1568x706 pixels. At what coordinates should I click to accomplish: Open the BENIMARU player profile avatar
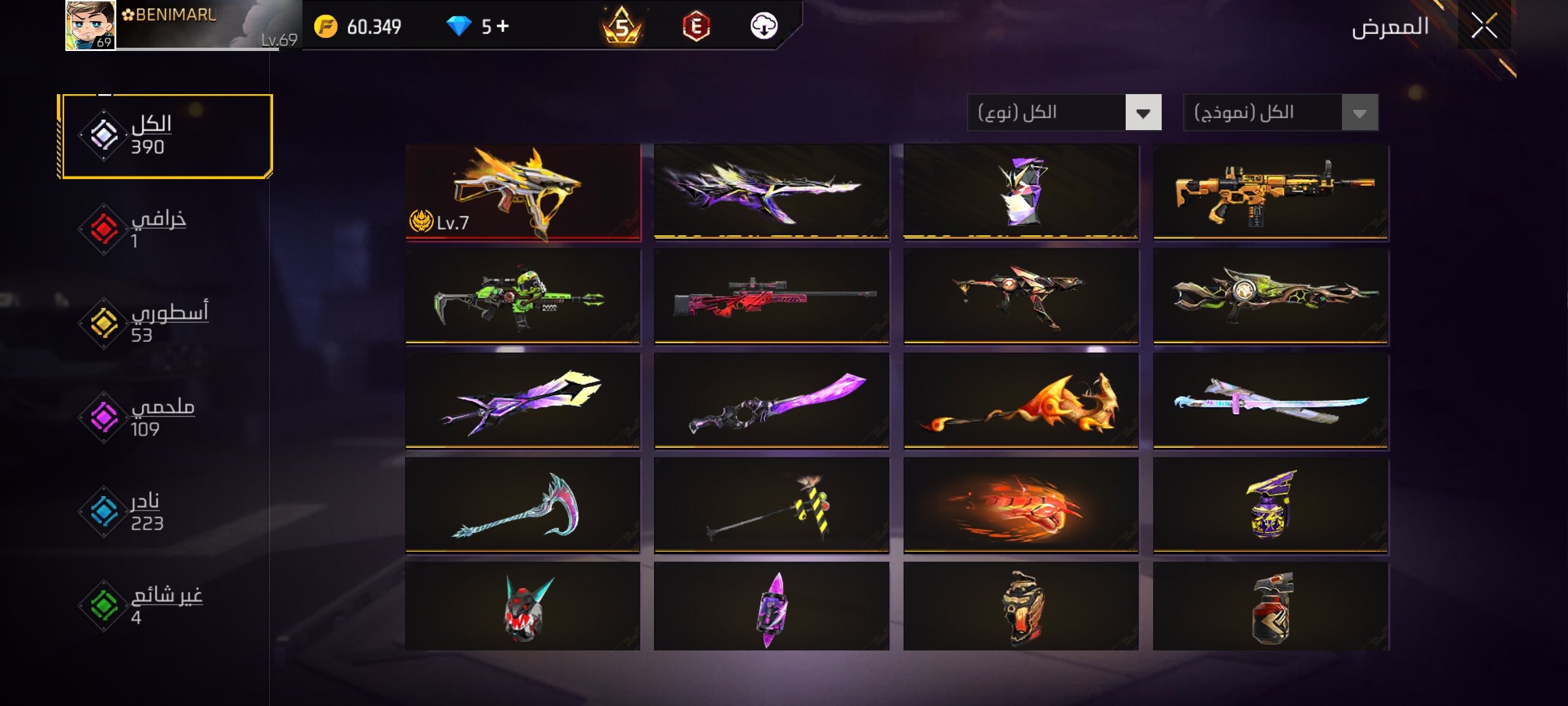click(91, 25)
